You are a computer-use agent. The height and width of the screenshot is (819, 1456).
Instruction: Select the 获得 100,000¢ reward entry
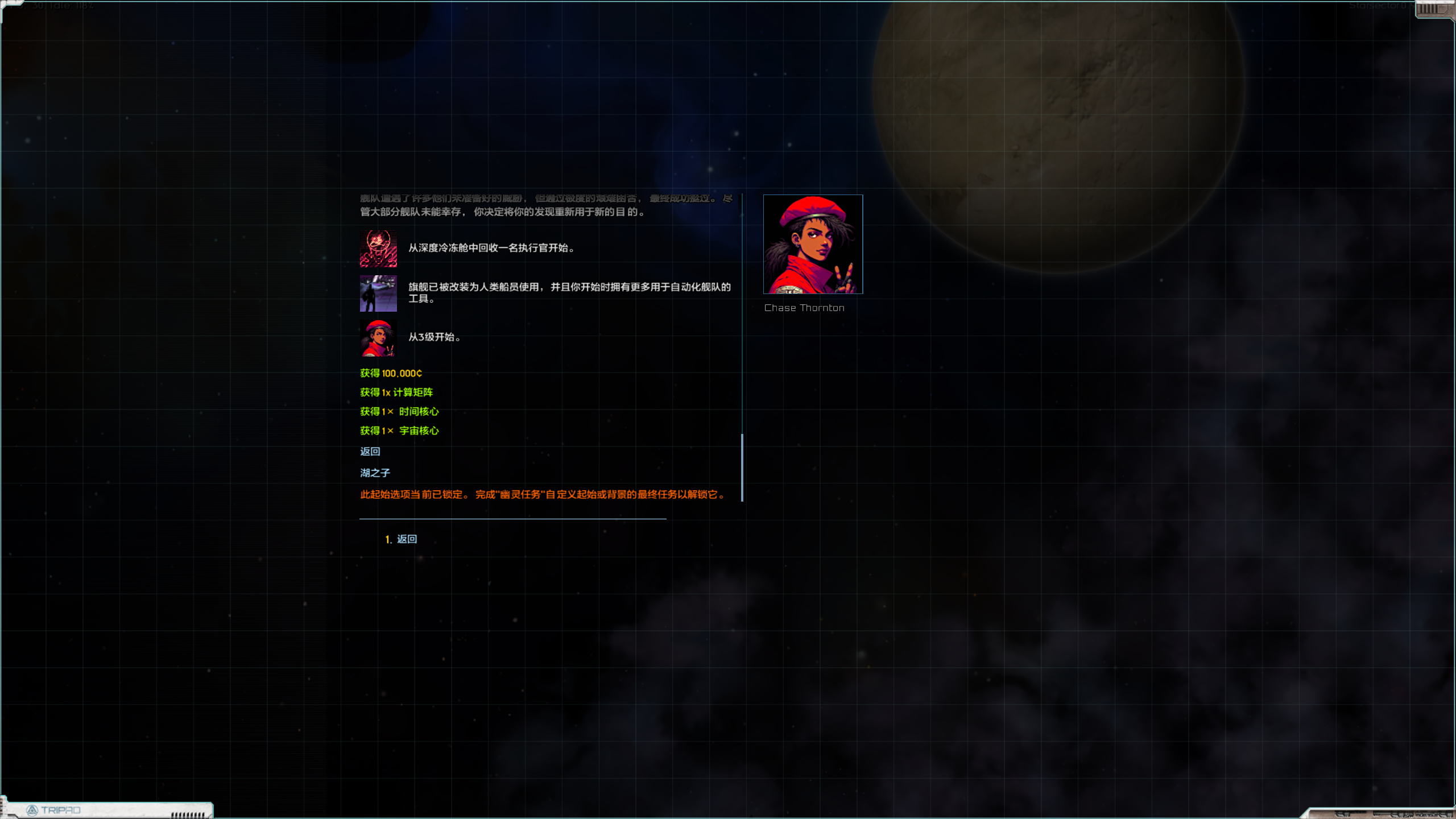[391, 374]
